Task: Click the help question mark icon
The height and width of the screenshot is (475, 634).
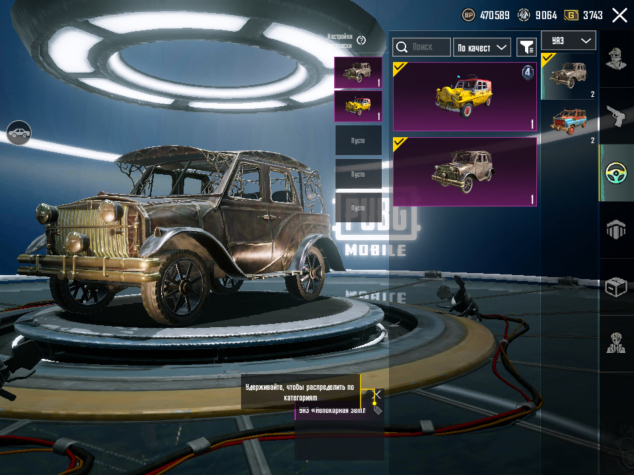Action: pos(361,40)
